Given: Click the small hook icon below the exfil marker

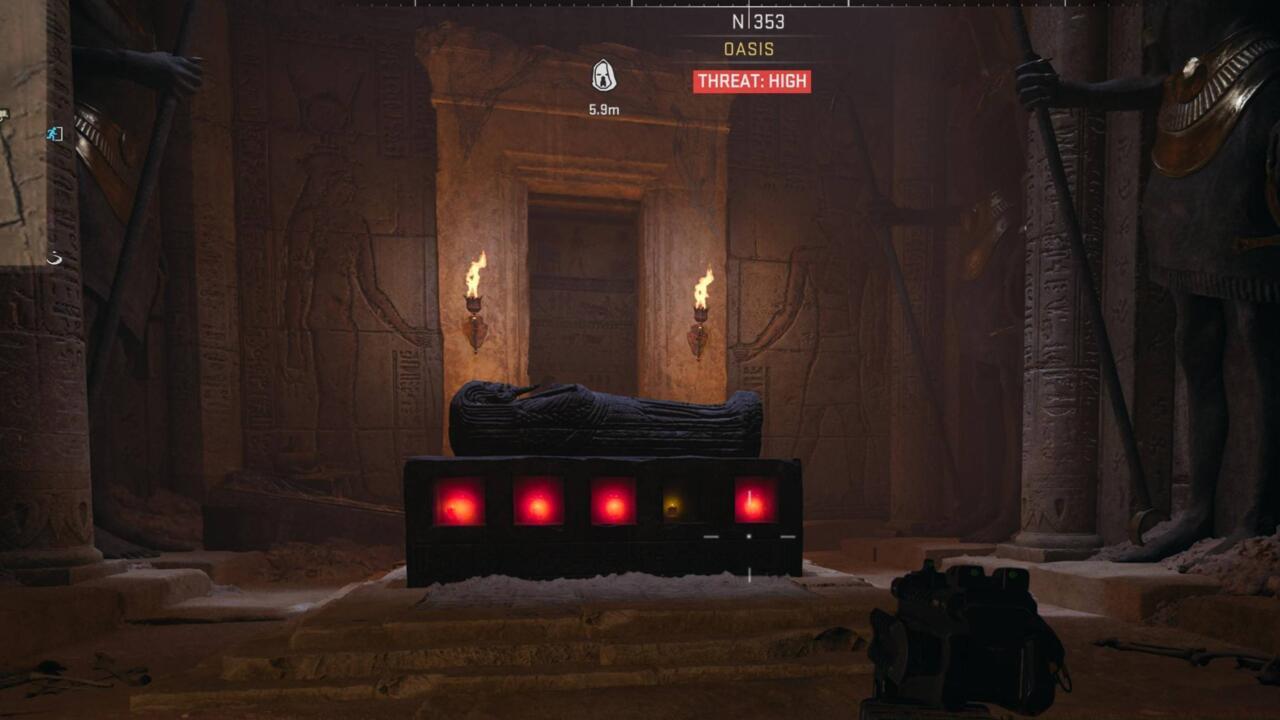Looking at the screenshot, I should pyautogui.click(x=55, y=258).
